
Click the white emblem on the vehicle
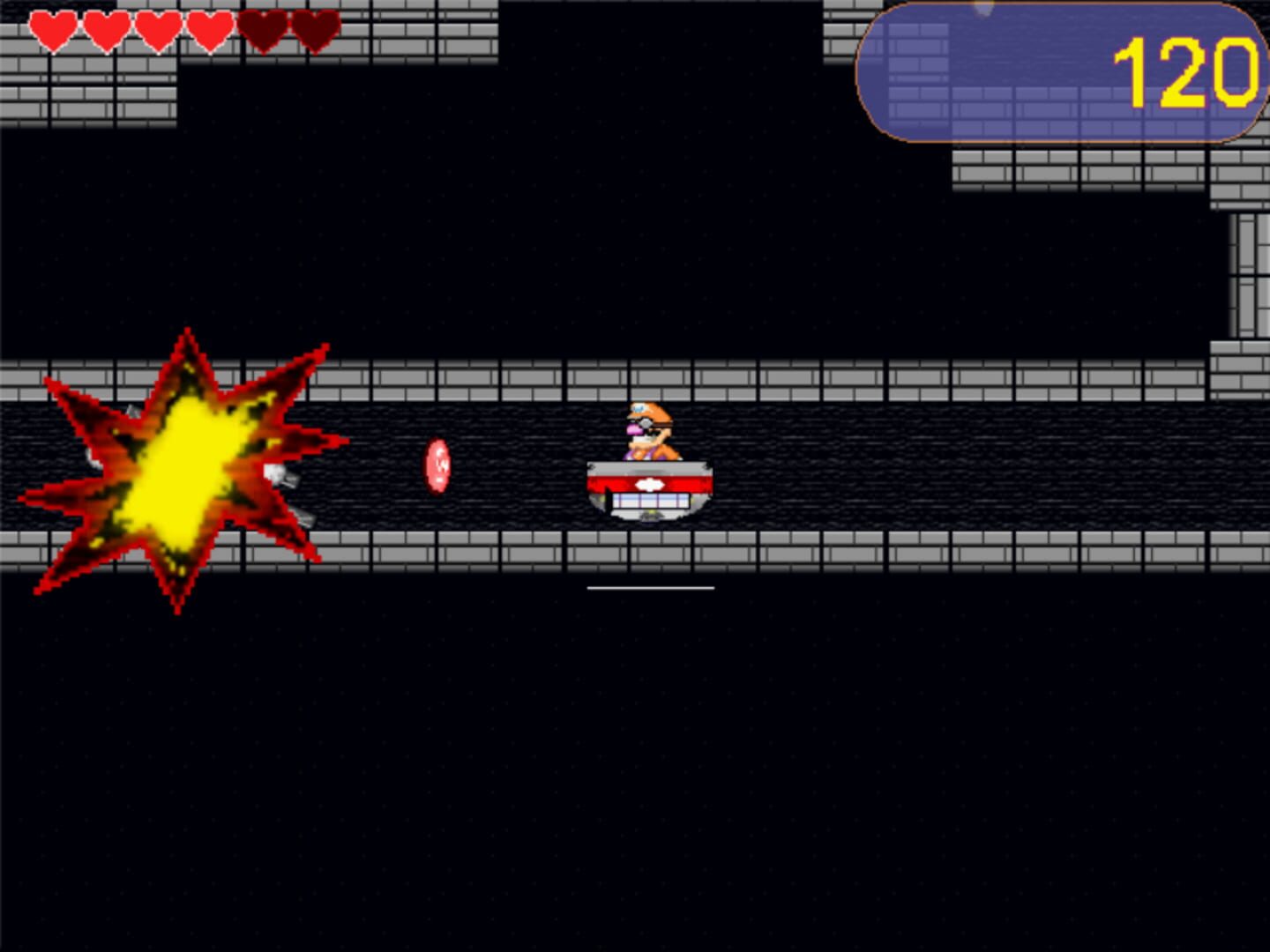point(650,484)
